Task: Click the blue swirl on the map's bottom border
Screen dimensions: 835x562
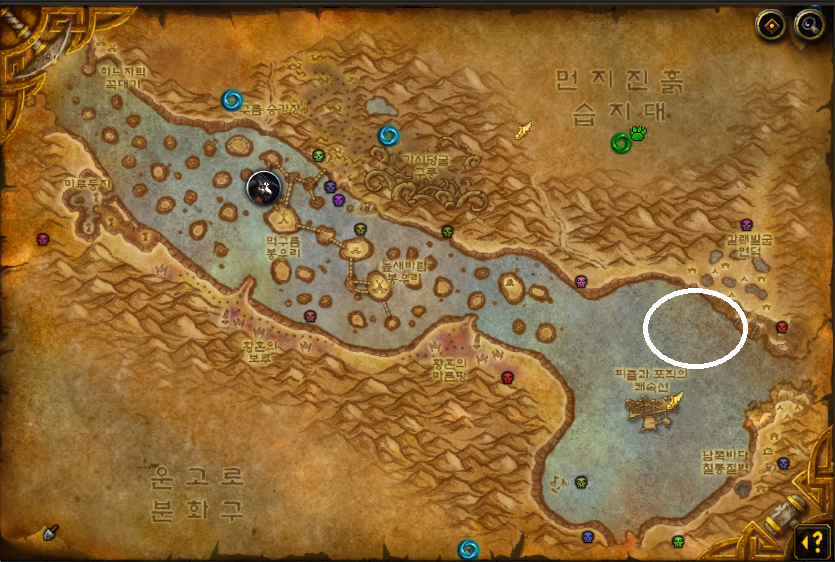Action: click(x=468, y=549)
